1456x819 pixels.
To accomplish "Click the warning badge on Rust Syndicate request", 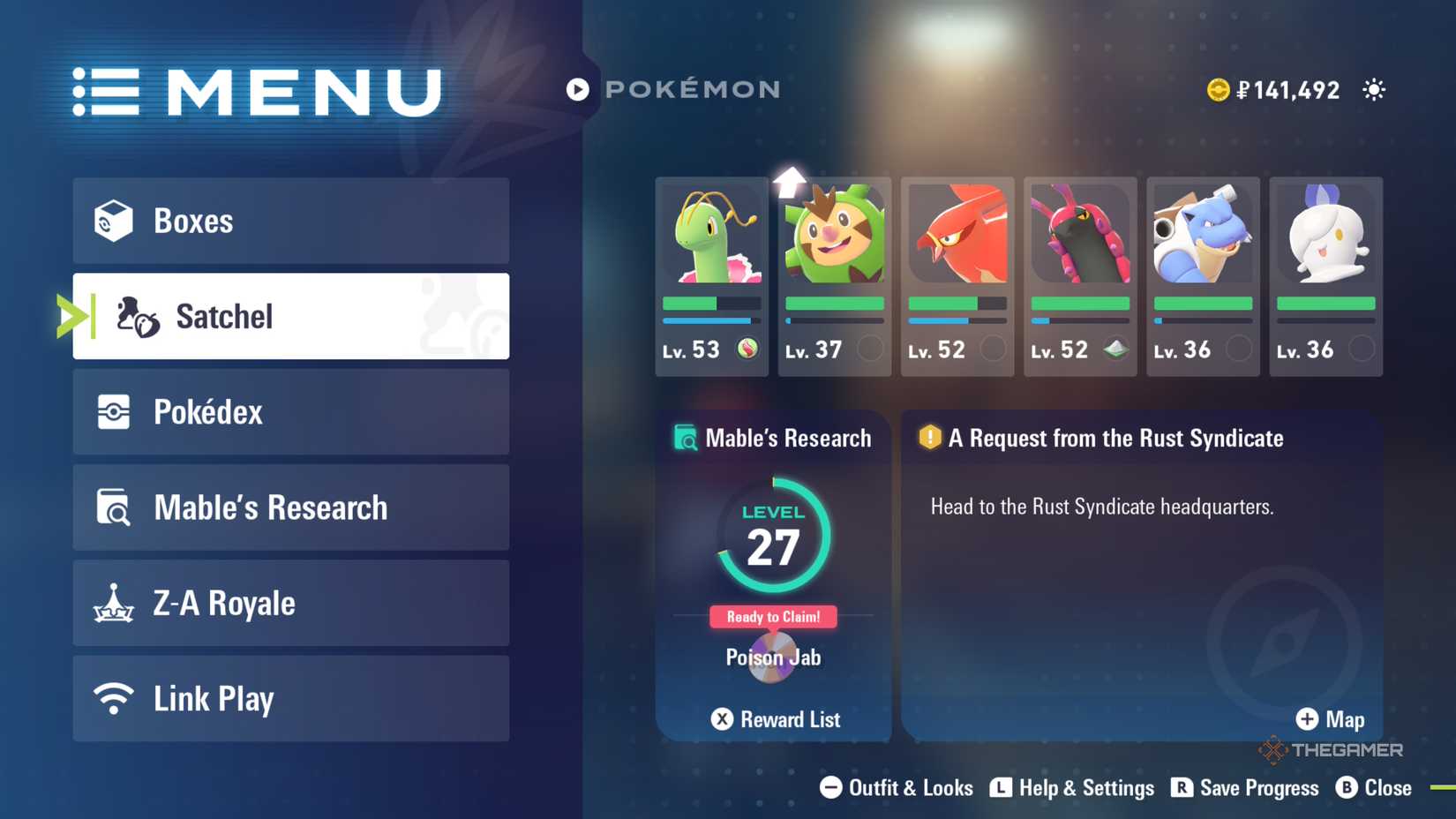I will [x=930, y=437].
